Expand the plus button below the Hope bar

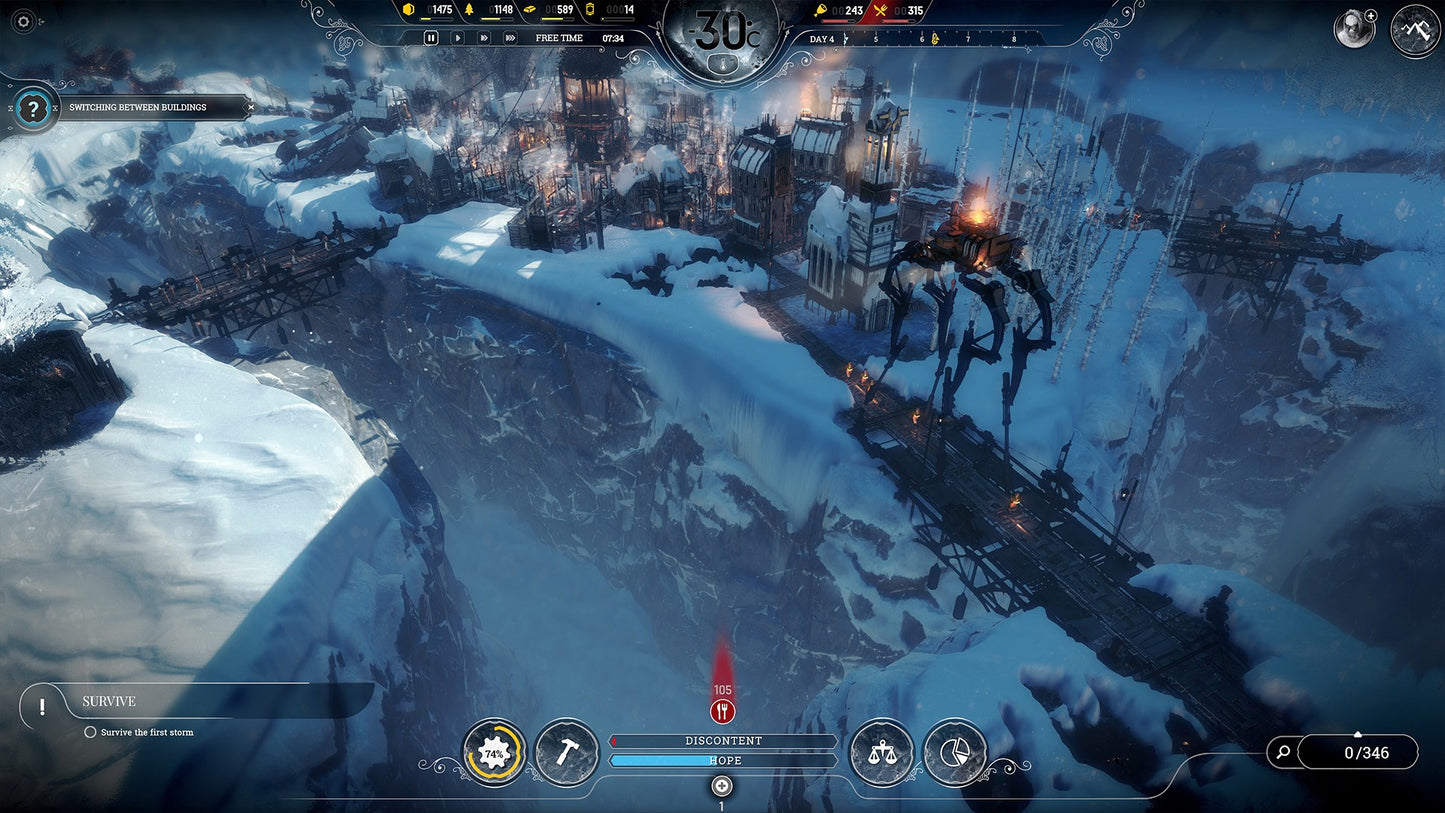coord(722,787)
